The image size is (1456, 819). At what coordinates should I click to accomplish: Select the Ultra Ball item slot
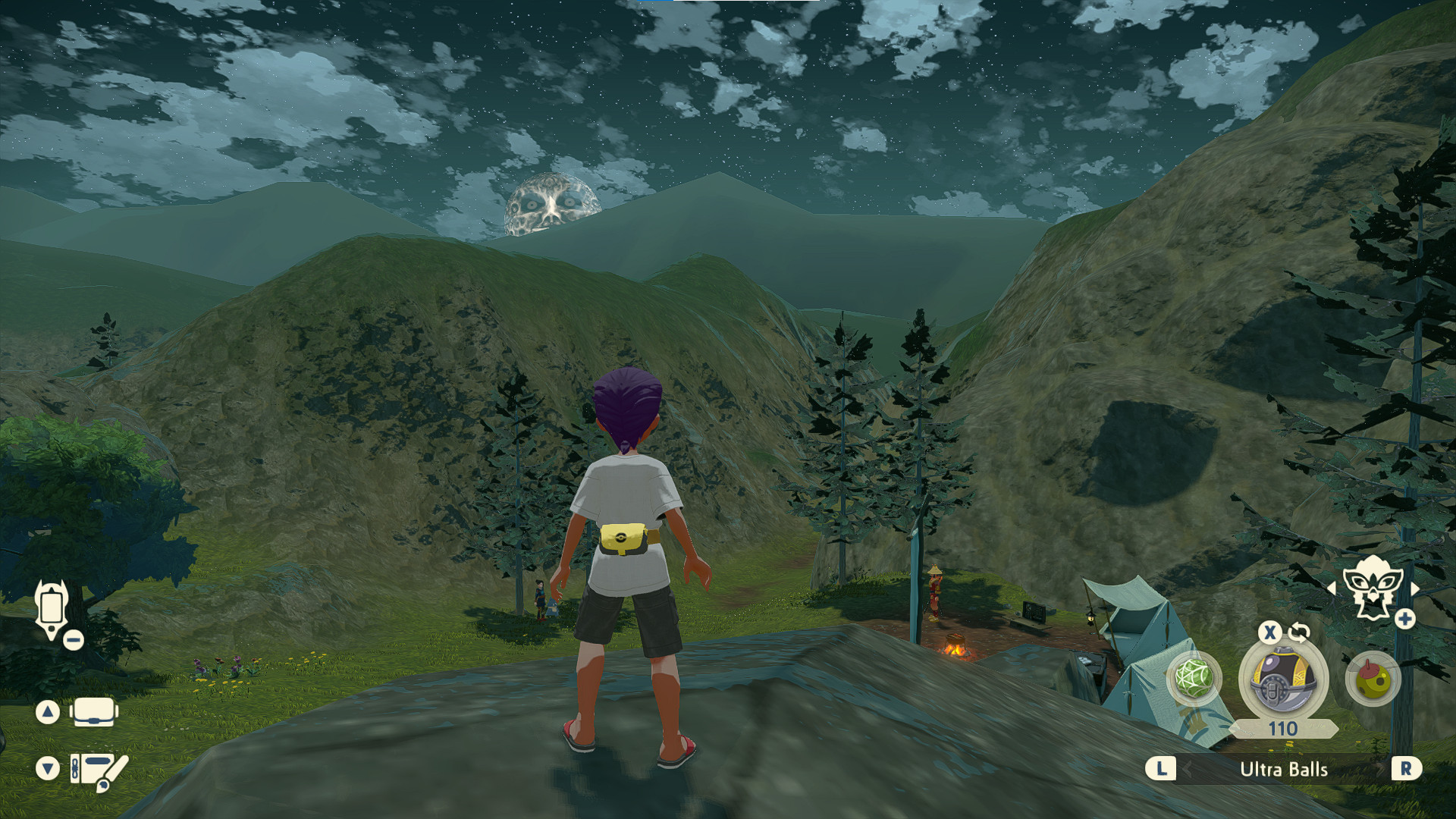[1282, 679]
